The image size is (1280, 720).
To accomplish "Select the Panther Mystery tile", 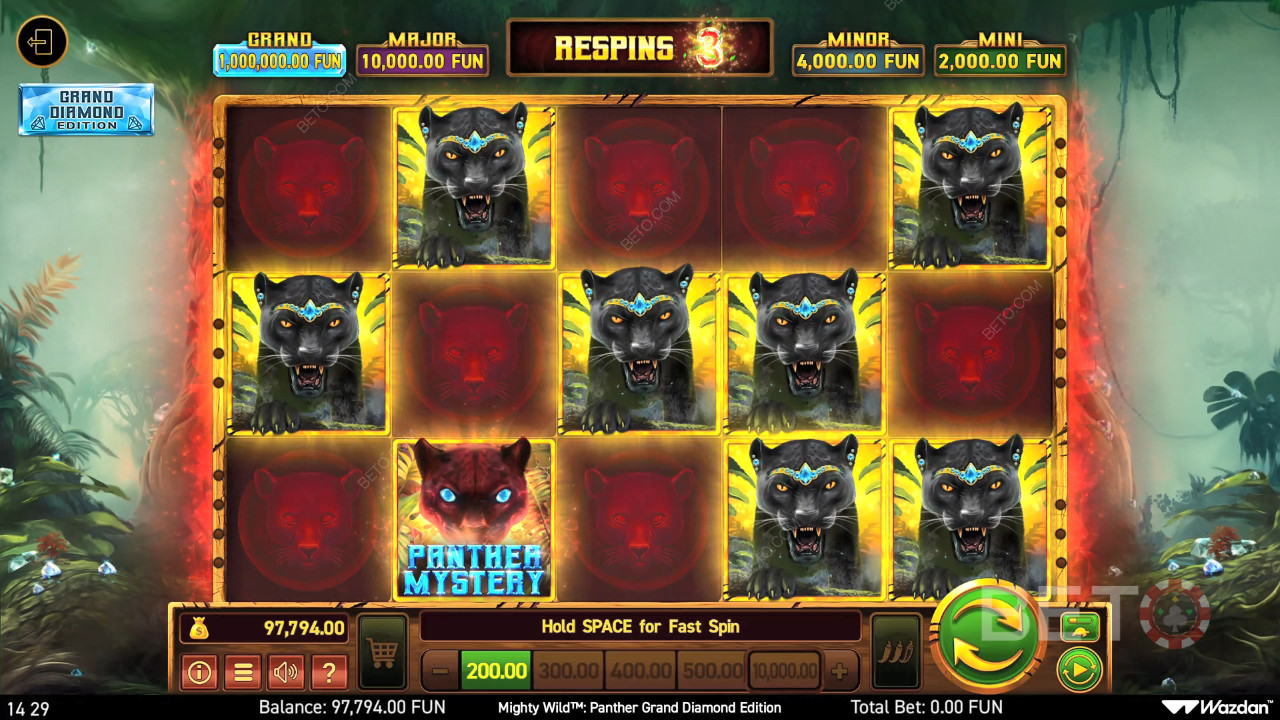I will pos(473,519).
